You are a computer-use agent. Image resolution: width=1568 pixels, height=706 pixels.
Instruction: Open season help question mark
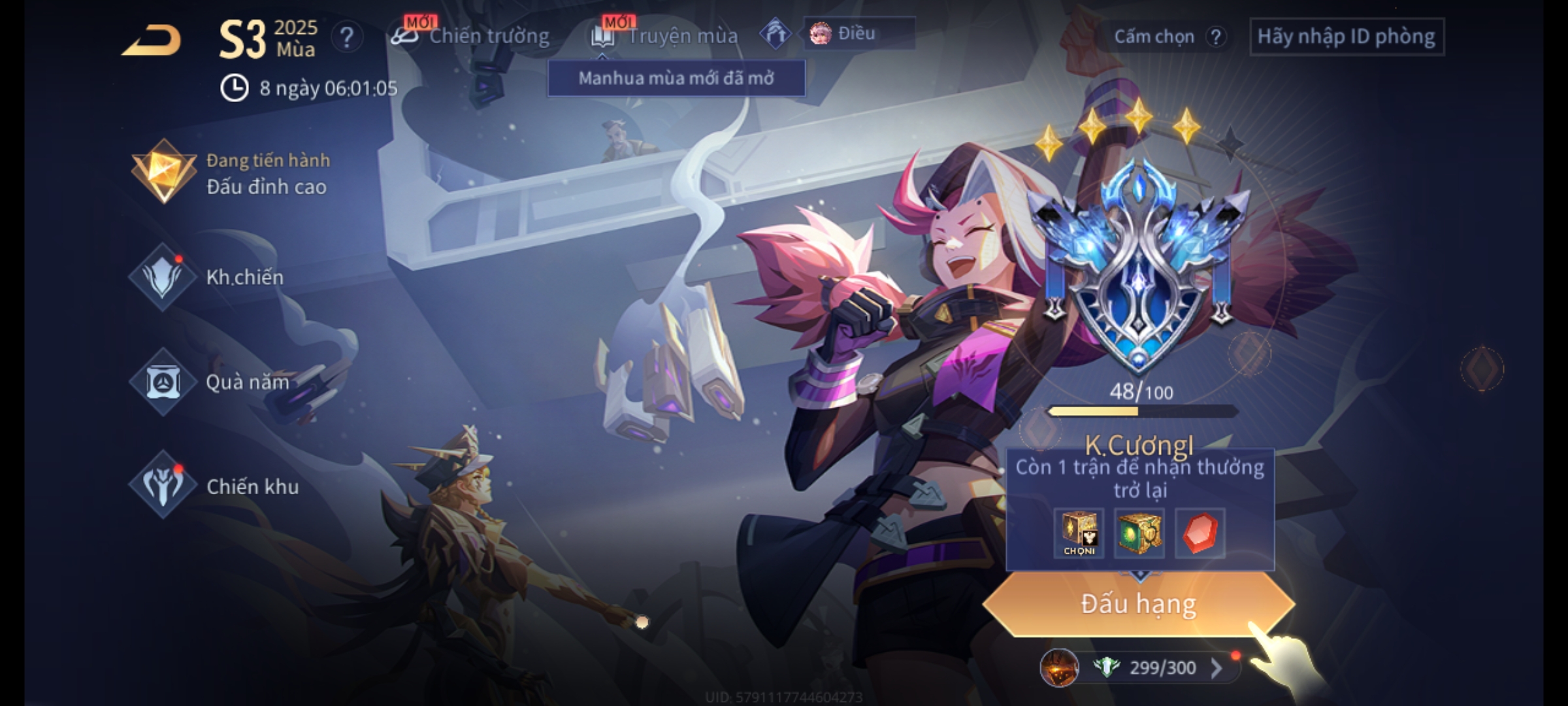[346, 38]
